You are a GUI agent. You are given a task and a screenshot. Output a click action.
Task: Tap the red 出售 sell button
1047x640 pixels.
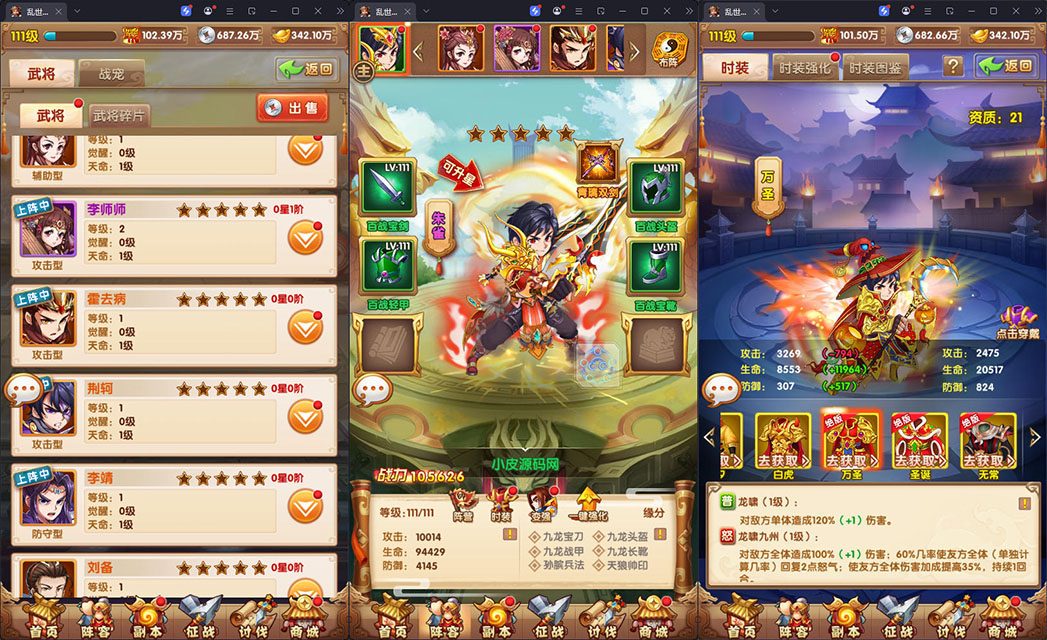point(293,108)
